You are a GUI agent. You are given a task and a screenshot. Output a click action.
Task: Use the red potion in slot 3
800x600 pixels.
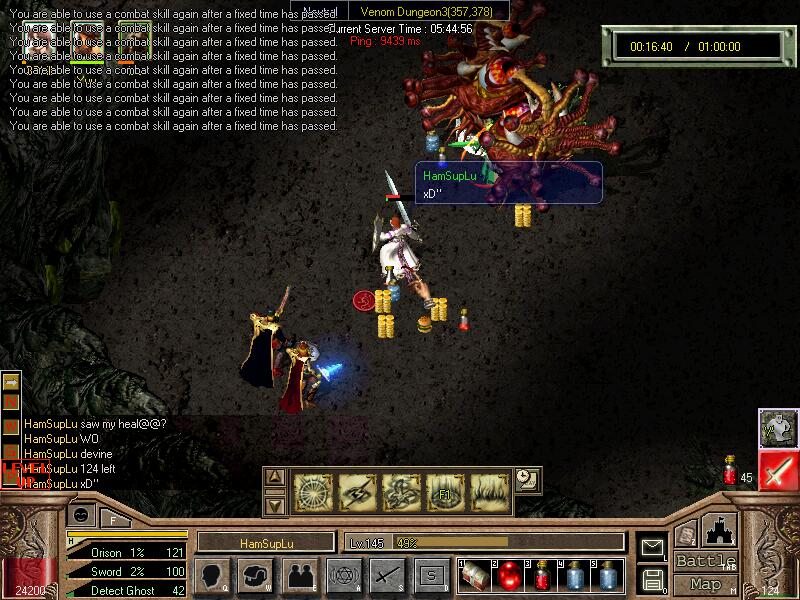pyautogui.click(x=542, y=576)
